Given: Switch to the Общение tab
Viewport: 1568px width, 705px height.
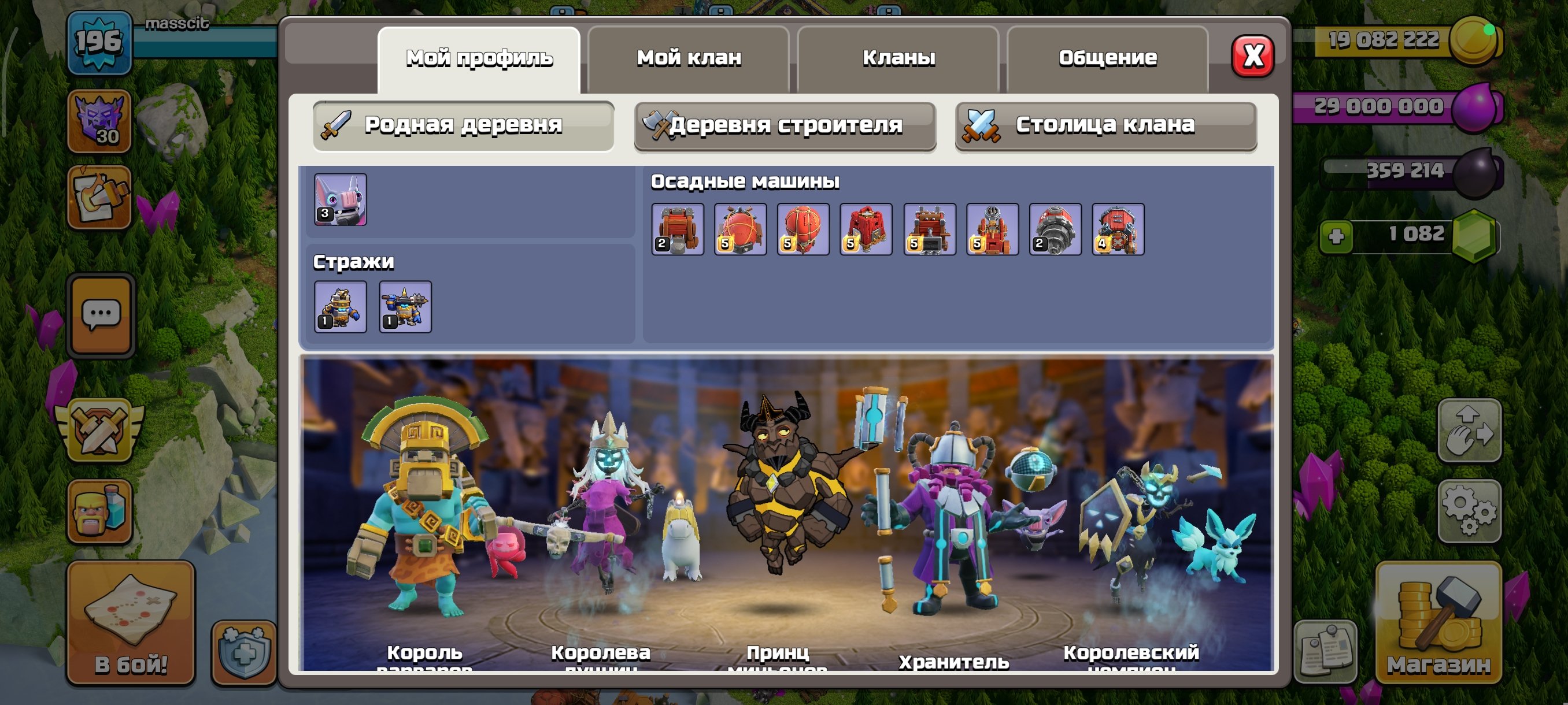Looking at the screenshot, I should point(1107,58).
